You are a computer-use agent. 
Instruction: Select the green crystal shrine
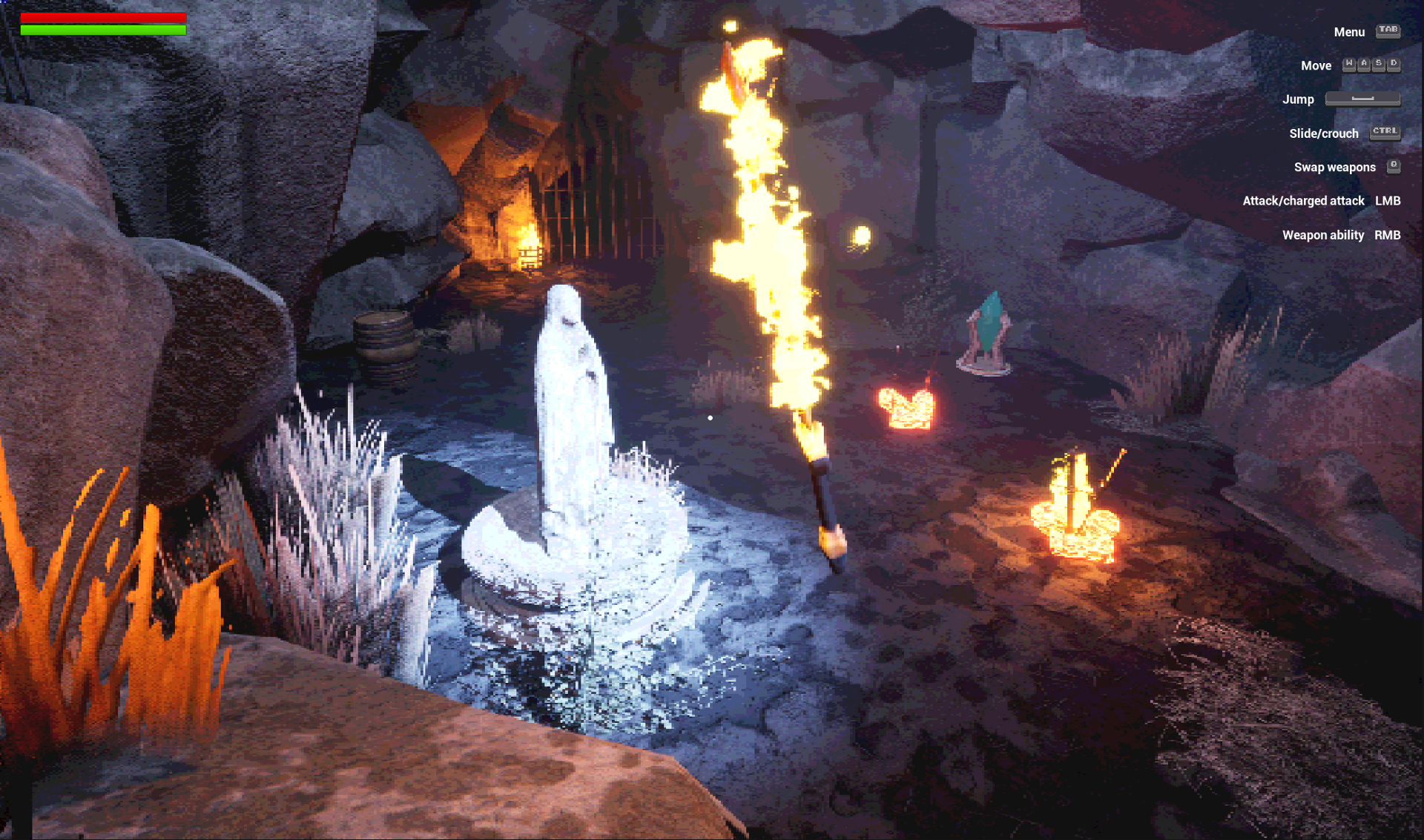(989, 326)
